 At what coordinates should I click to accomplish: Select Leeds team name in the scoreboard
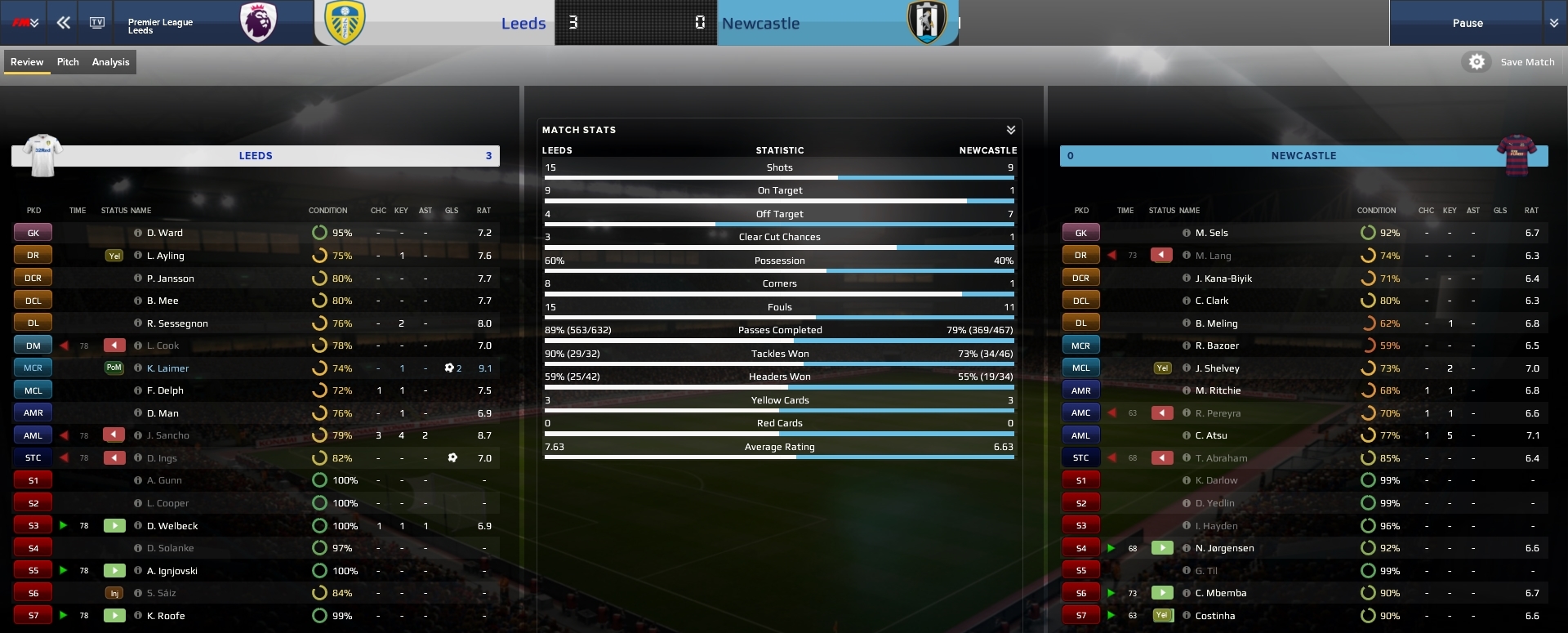[523, 24]
